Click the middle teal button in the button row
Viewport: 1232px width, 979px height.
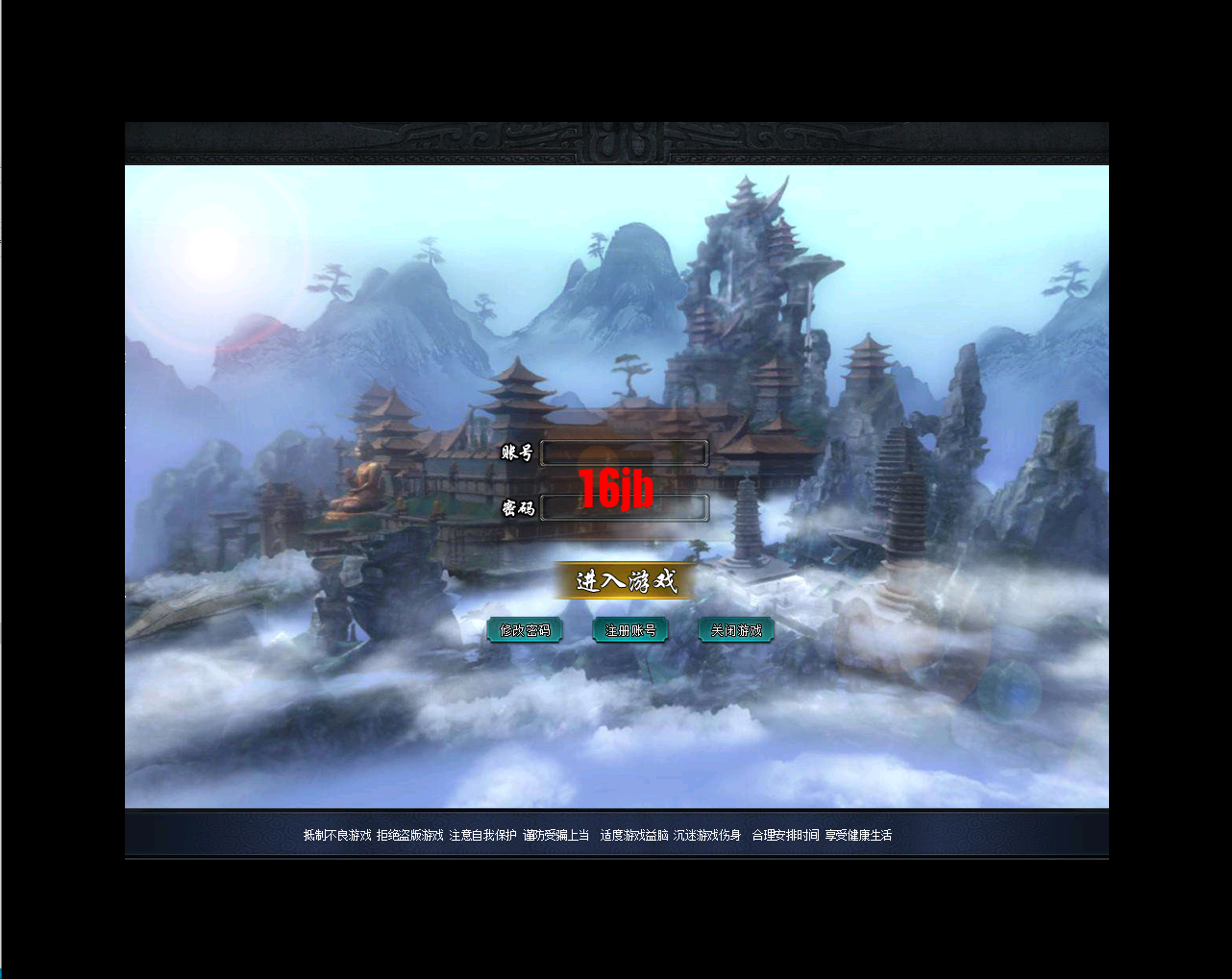coord(630,629)
